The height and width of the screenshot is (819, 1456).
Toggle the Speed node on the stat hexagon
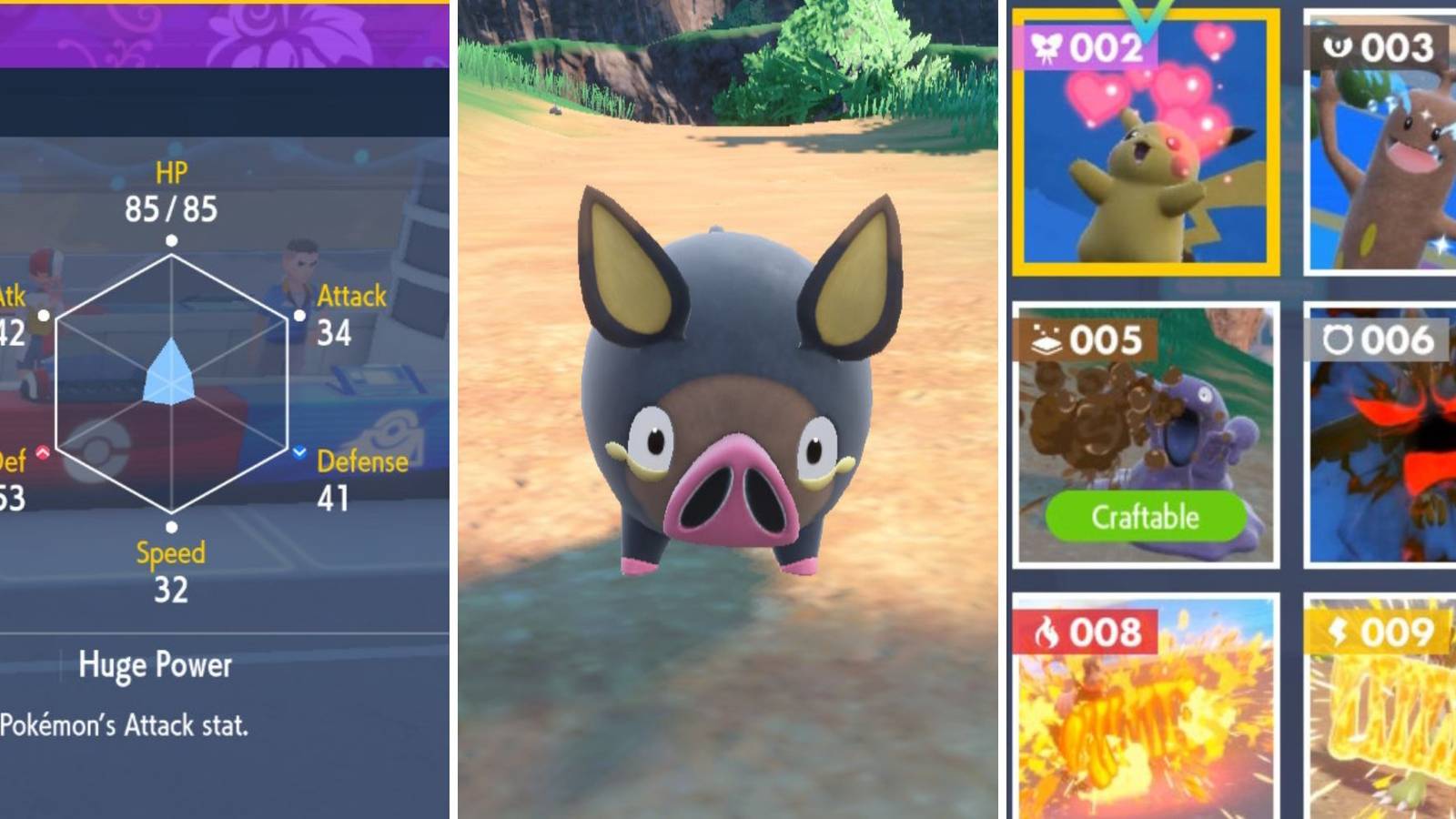point(170,525)
